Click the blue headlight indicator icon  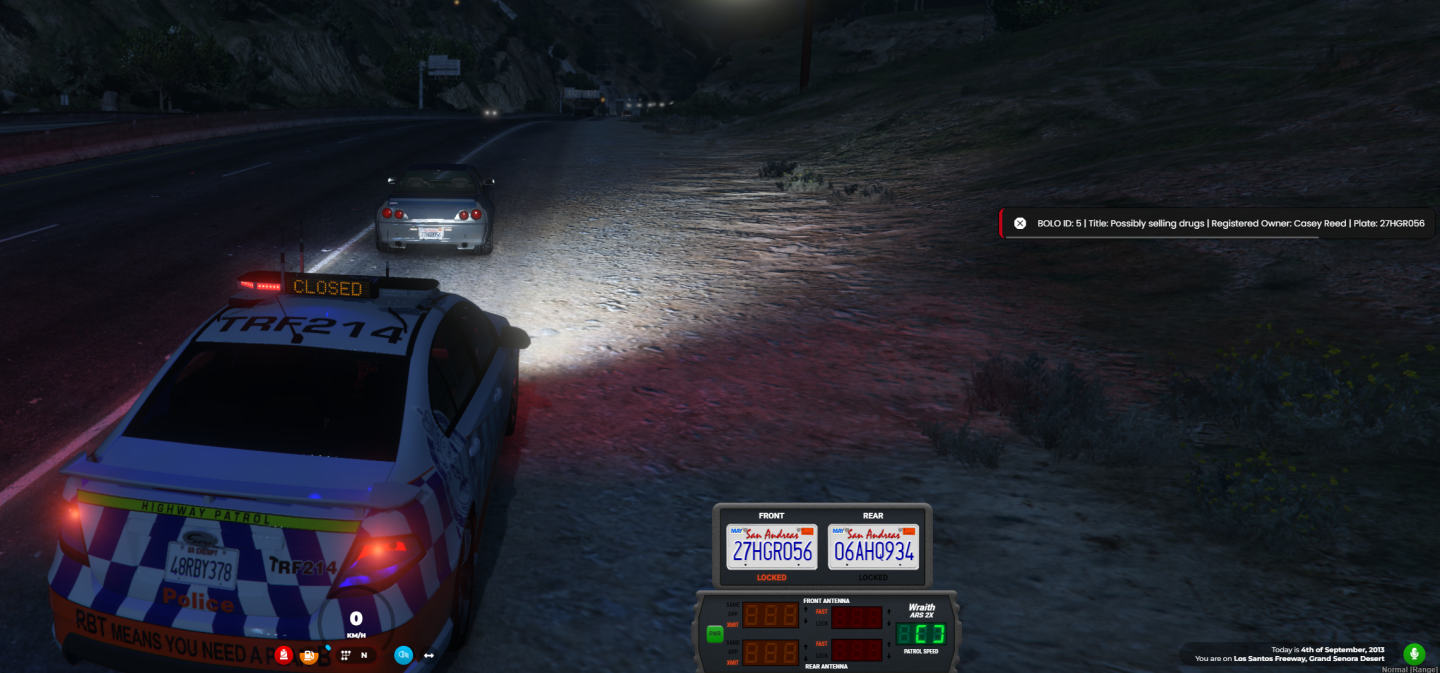point(403,655)
